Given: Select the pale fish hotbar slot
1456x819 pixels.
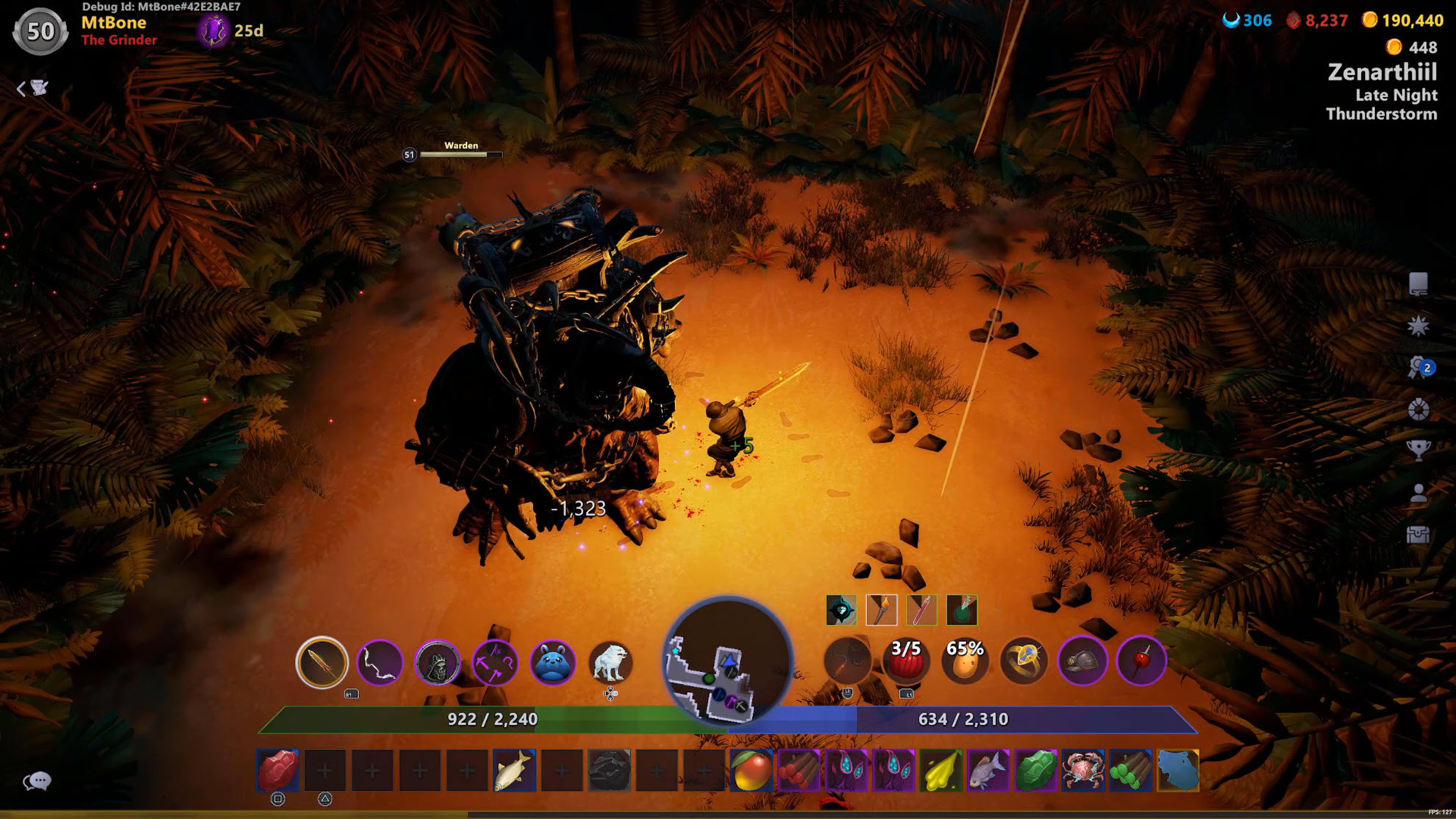Looking at the screenshot, I should point(514,770).
